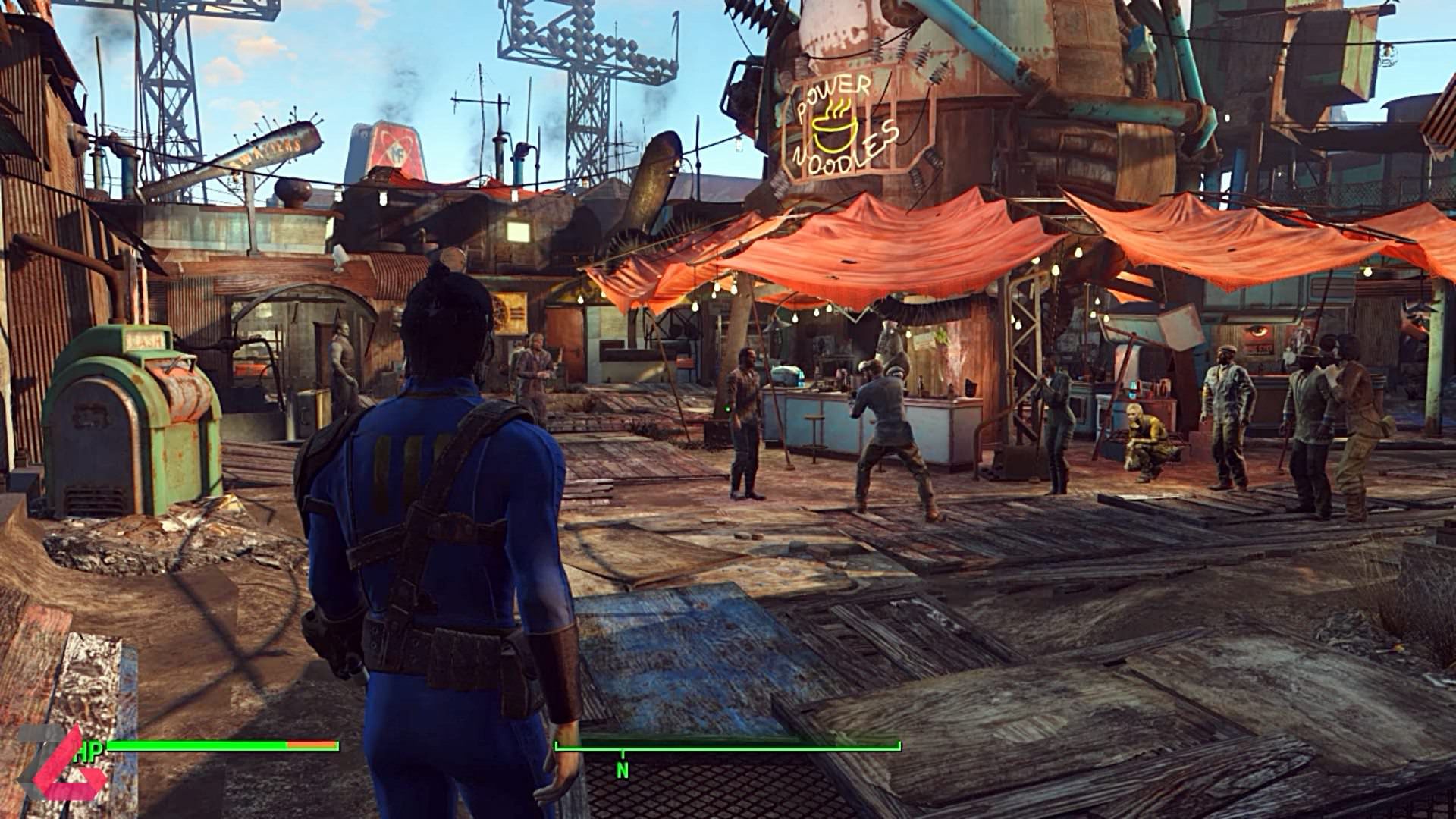Image resolution: width=1456 pixels, height=819 pixels.
Task: Click the compass bar with the N marker
Action: pos(727,748)
